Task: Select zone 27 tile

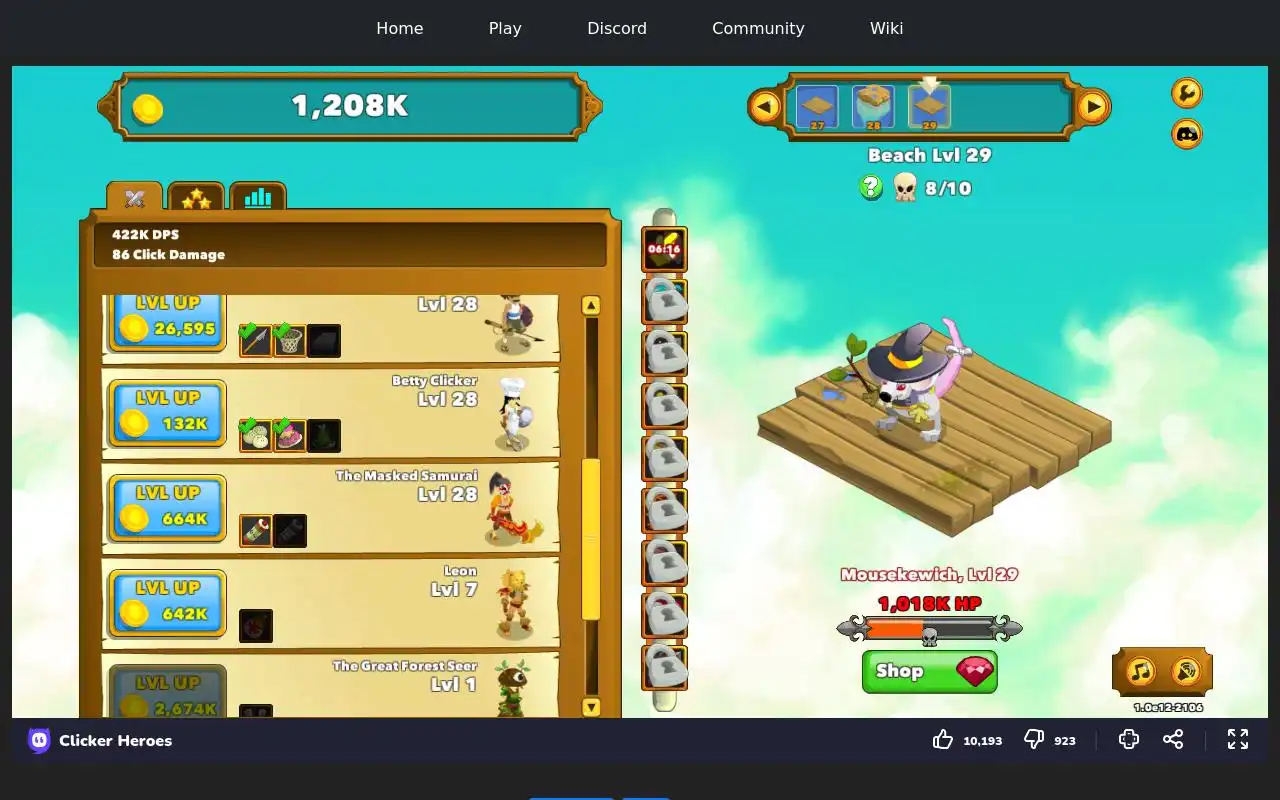Action: click(x=817, y=106)
